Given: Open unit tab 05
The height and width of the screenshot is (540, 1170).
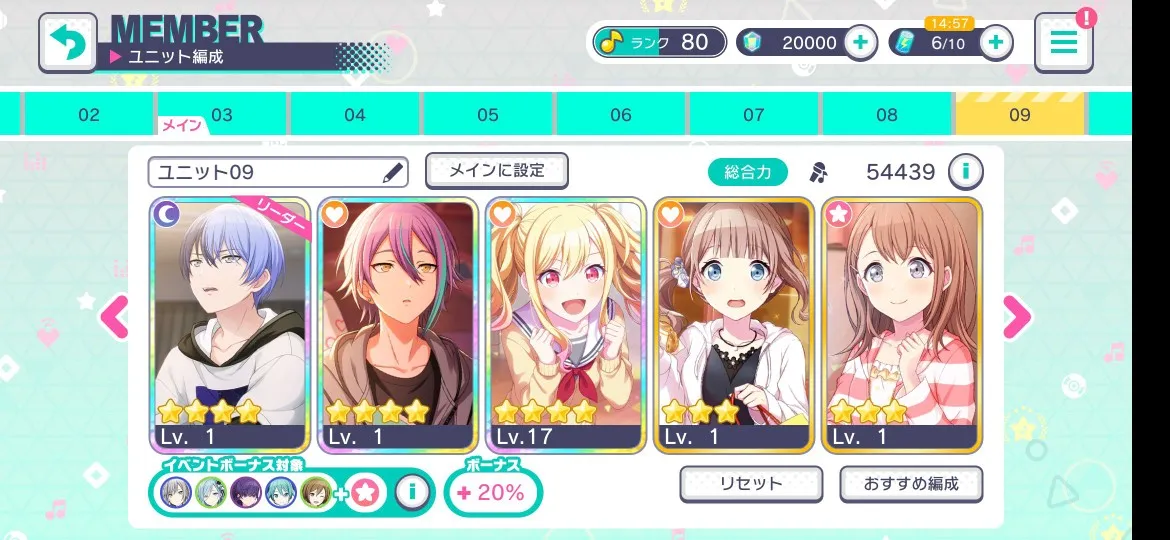Looking at the screenshot, I should tap(488, 115).
